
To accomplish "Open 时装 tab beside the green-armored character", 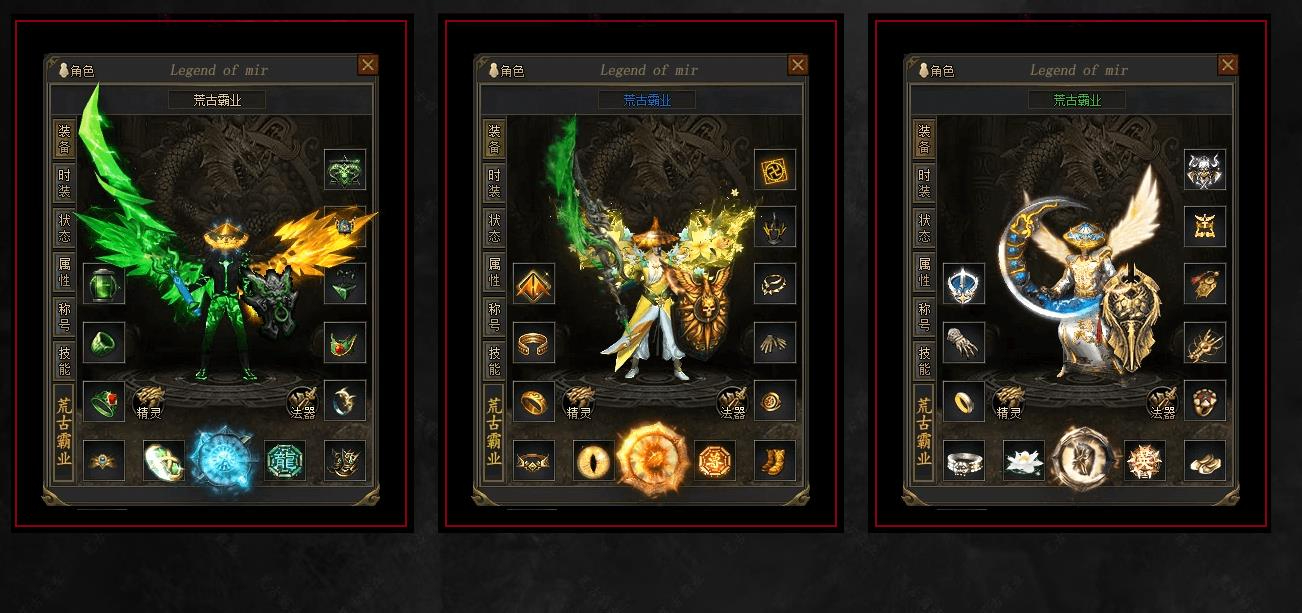I will click(x=63, y=182).
